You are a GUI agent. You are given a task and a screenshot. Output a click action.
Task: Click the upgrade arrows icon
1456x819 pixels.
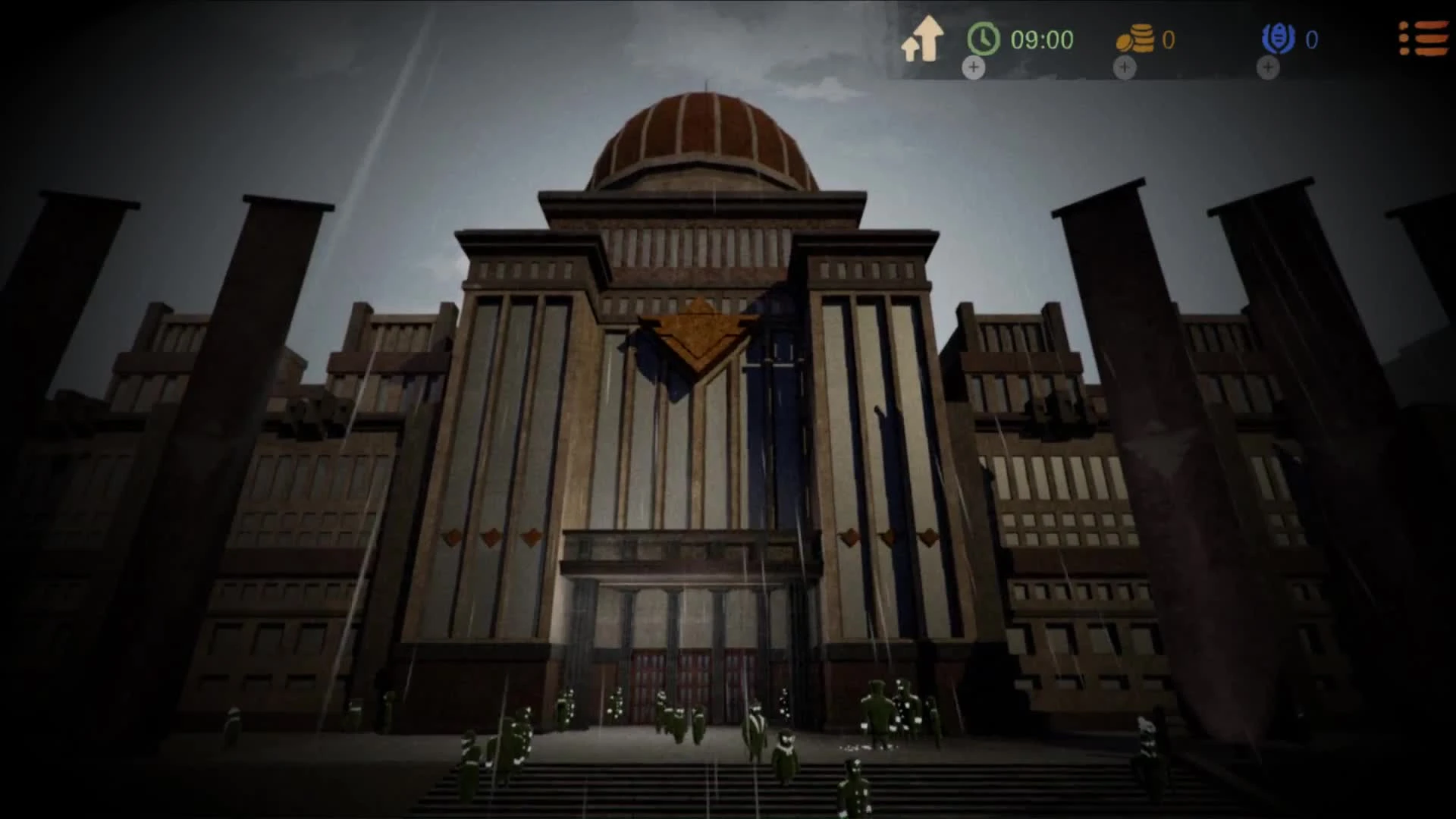(922, 36)
